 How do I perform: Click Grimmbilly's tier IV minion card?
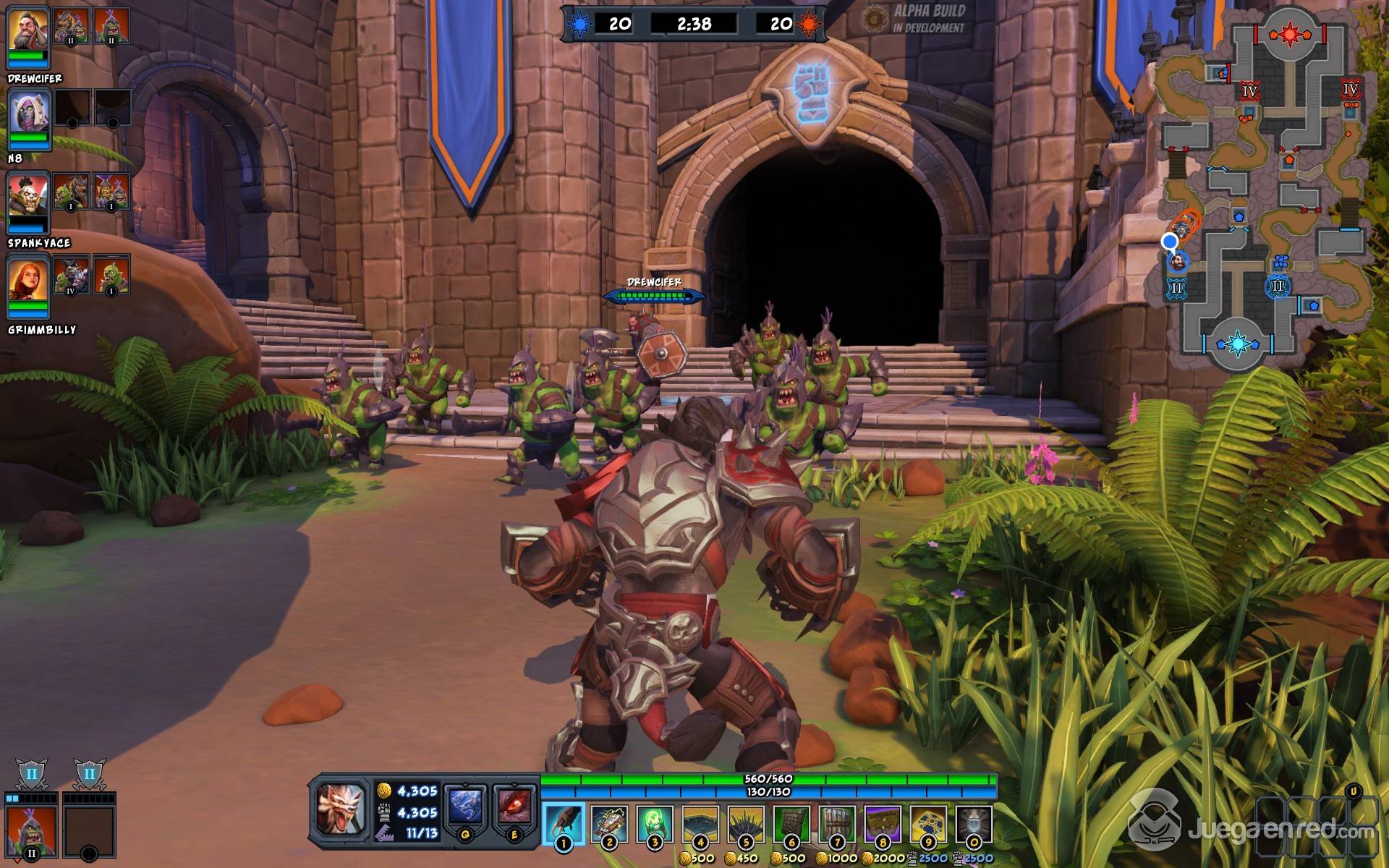click(x=71, y=275)
